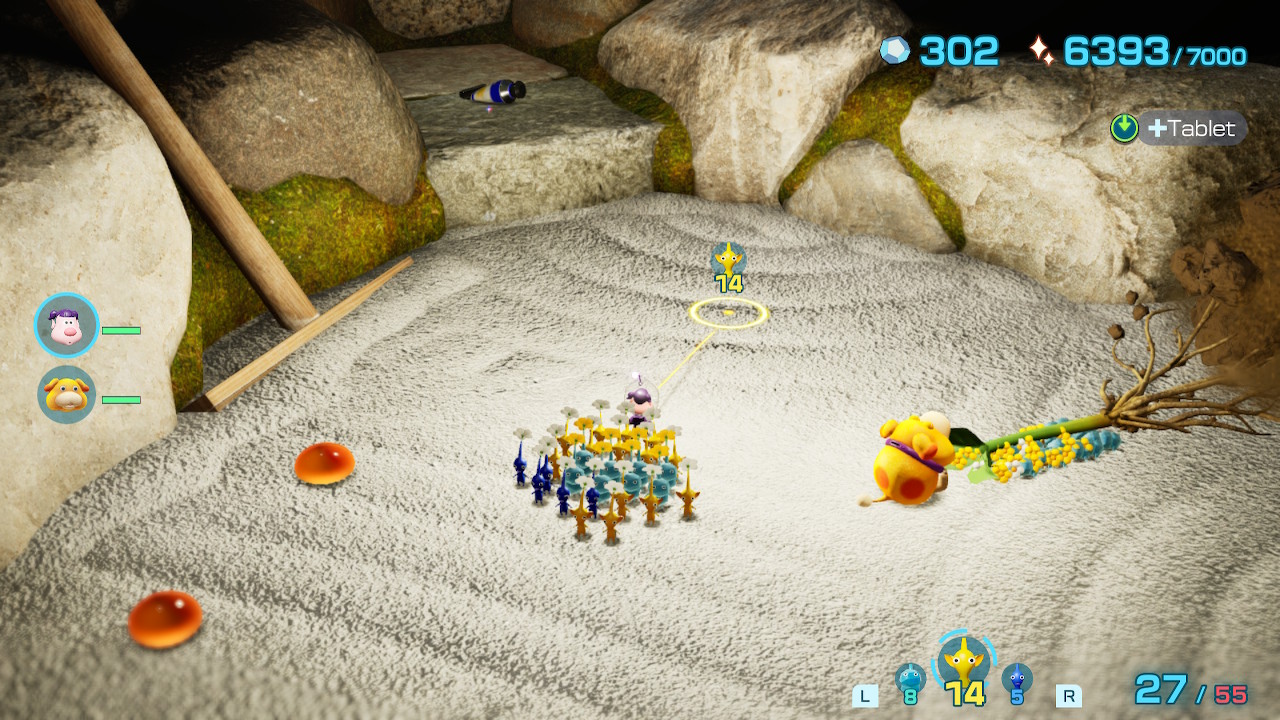Switch to Oatchi the dog portrait

point(67,395)
